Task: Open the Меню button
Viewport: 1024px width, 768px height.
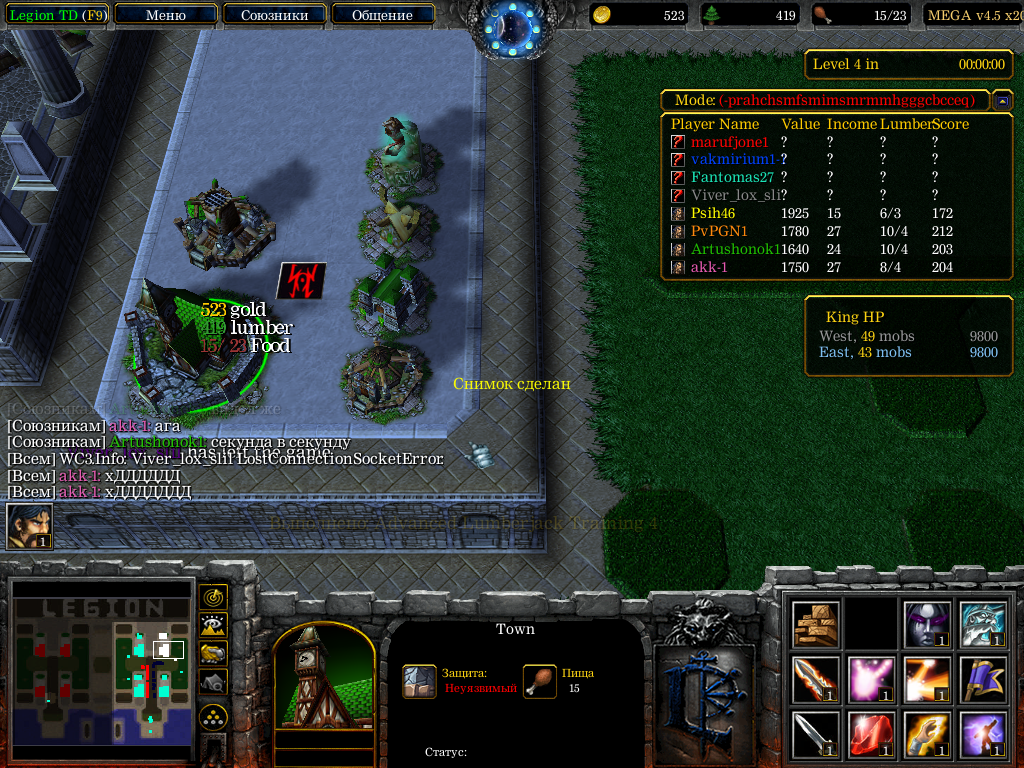Action: (165, 15)
